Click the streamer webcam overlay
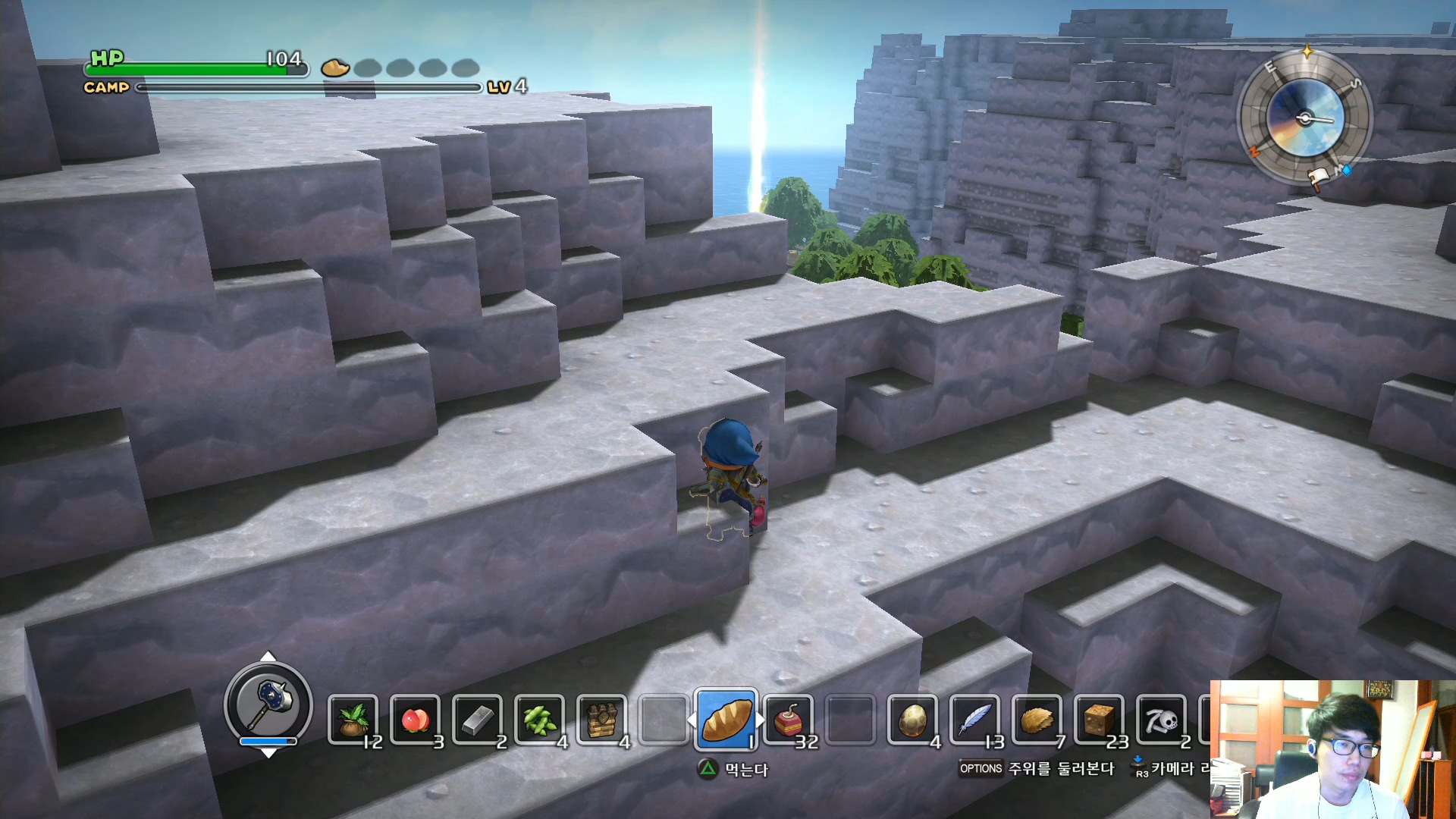Screen dimensions: 1456x819 click(1332, 749)
